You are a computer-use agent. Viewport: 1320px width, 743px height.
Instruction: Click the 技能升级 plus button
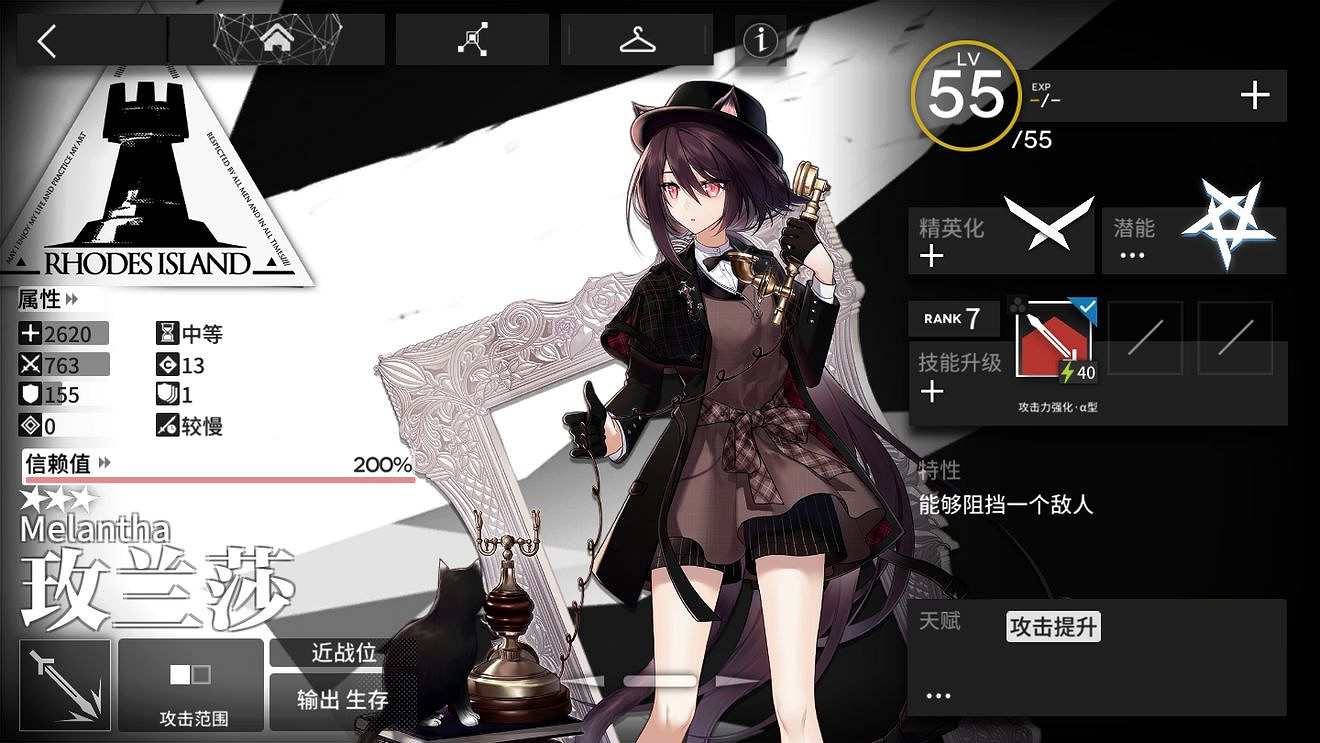pyautogui.click(x=932, y=392)
